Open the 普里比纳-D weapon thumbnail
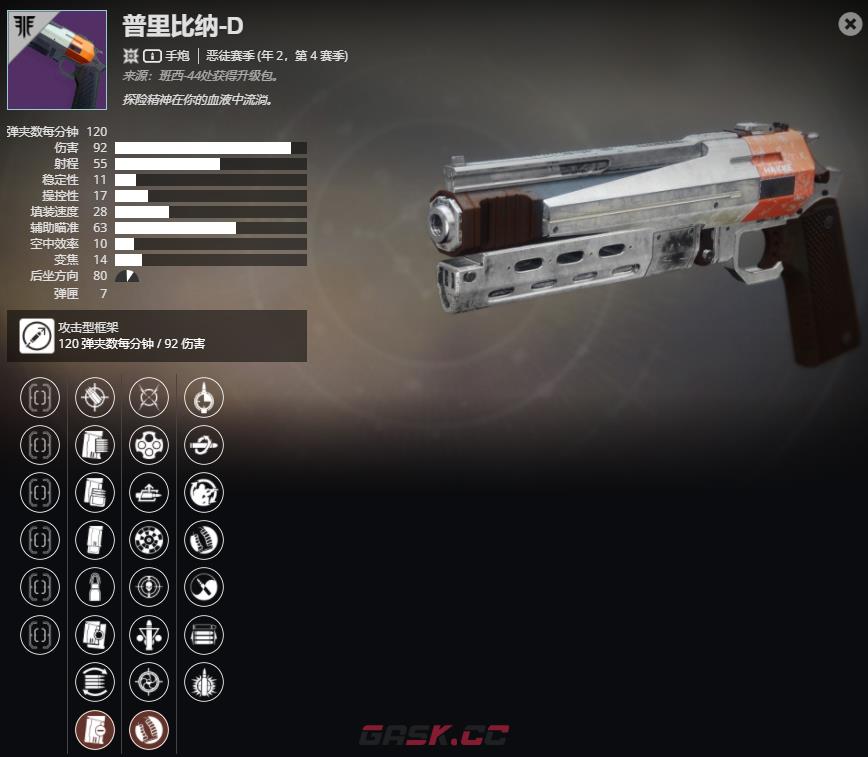The width and height of the screenshot is (868, 757). pos(57,60)
